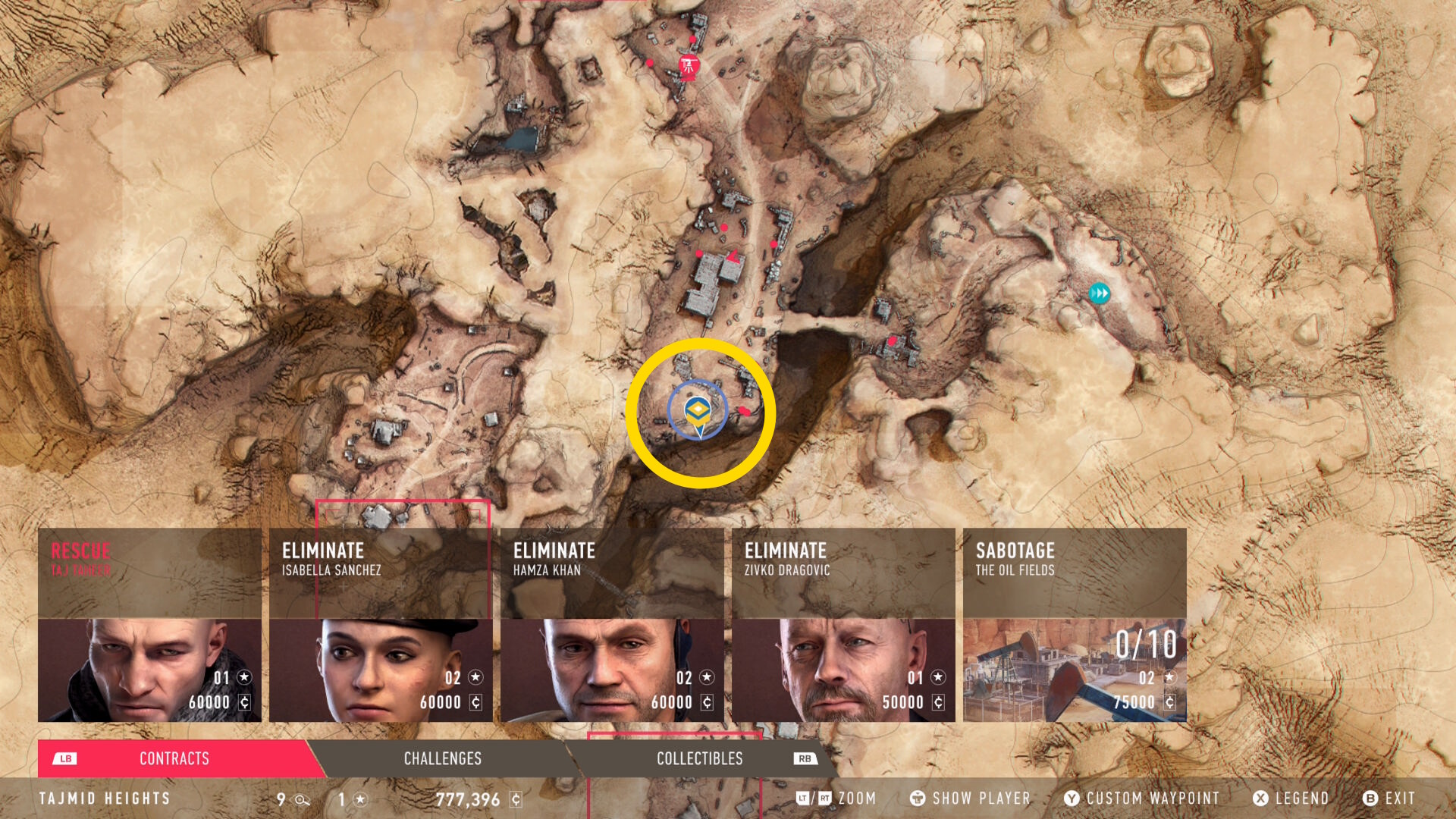This screenshot has width=1456, height=819.
Task: Pick the Eliminate Zivko Dragovic contract
Action: pos(843,625)
